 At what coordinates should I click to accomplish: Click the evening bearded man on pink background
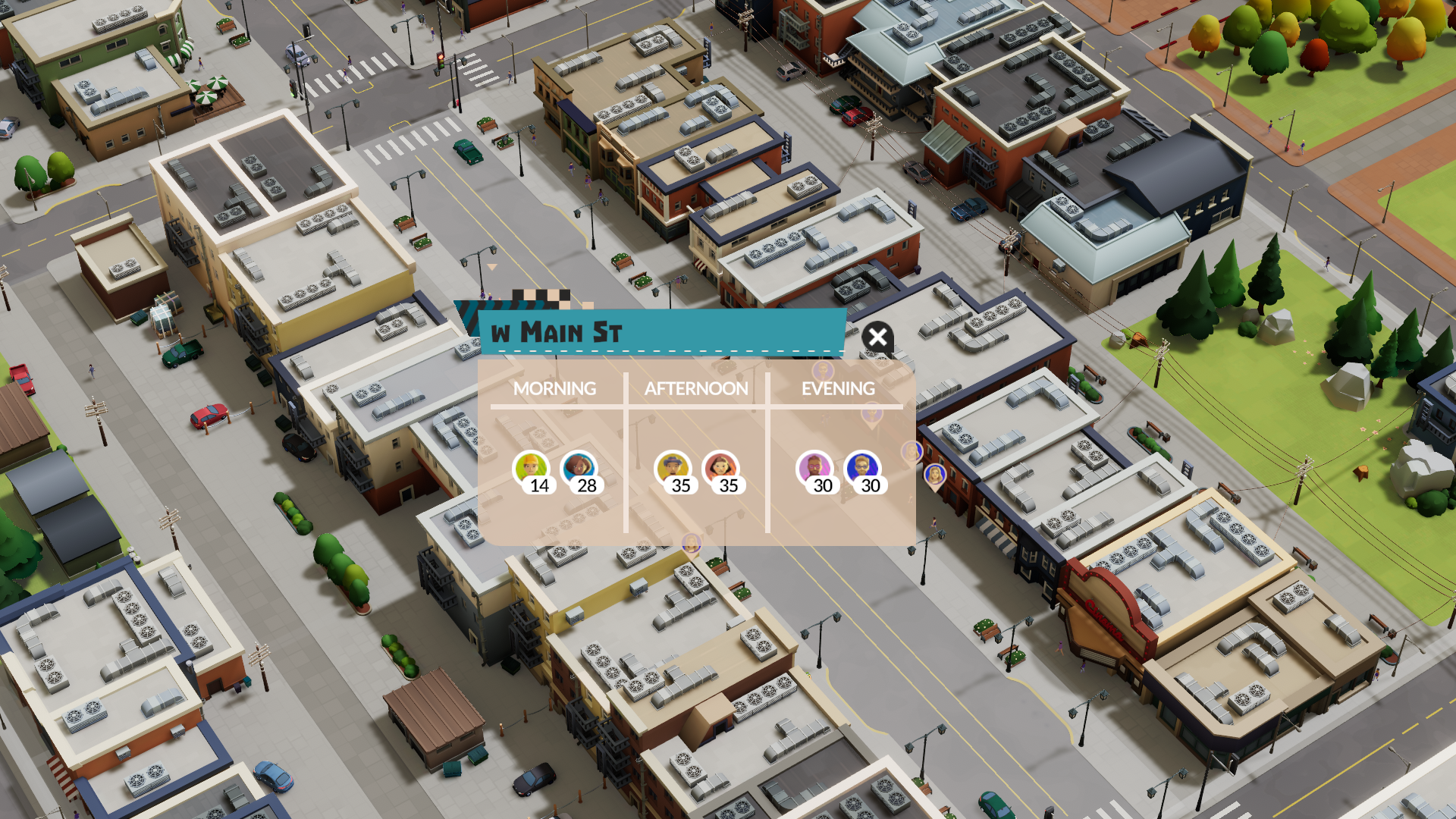click(x=814, y=468)
